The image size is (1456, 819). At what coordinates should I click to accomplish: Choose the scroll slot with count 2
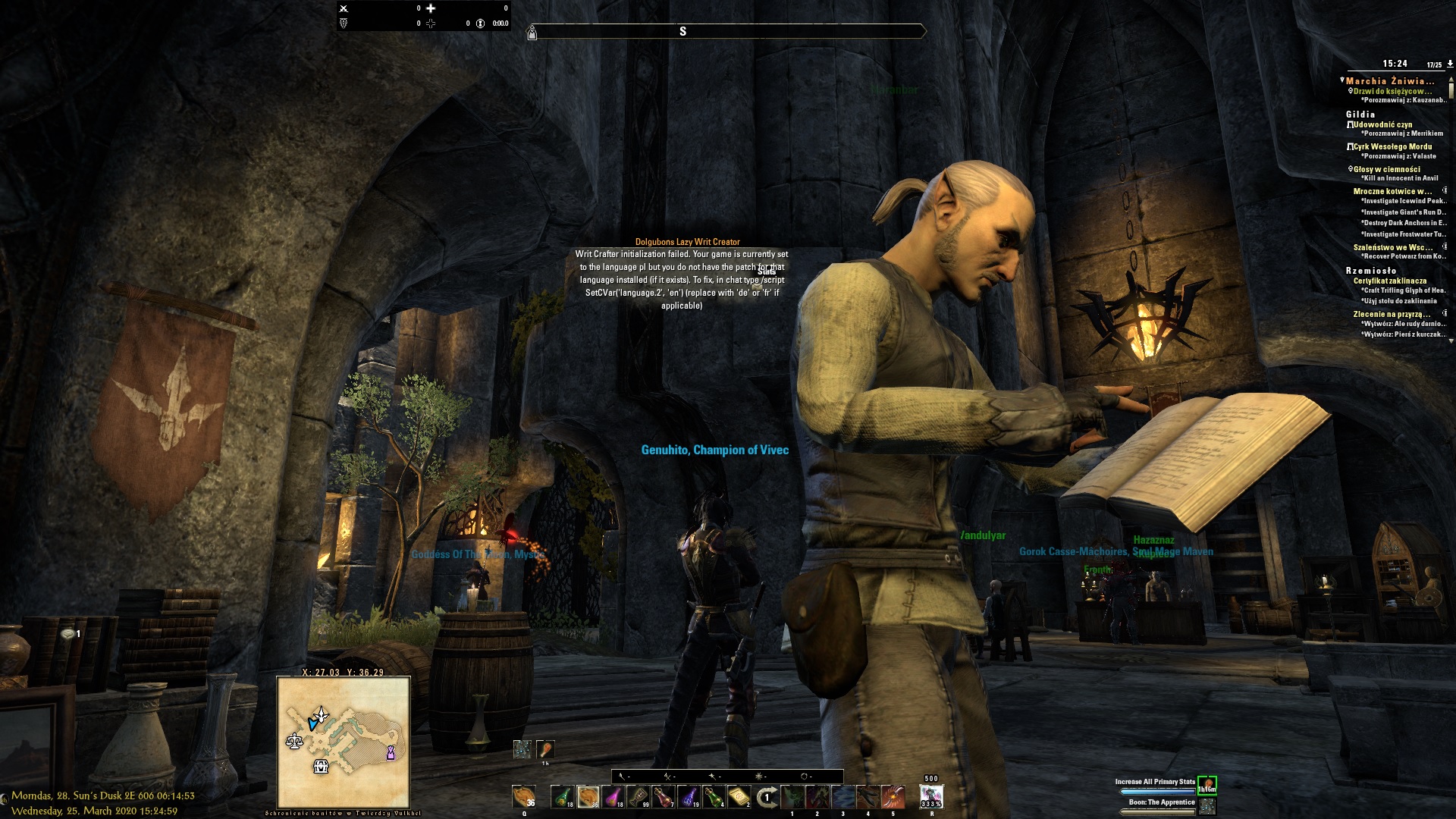739,797
